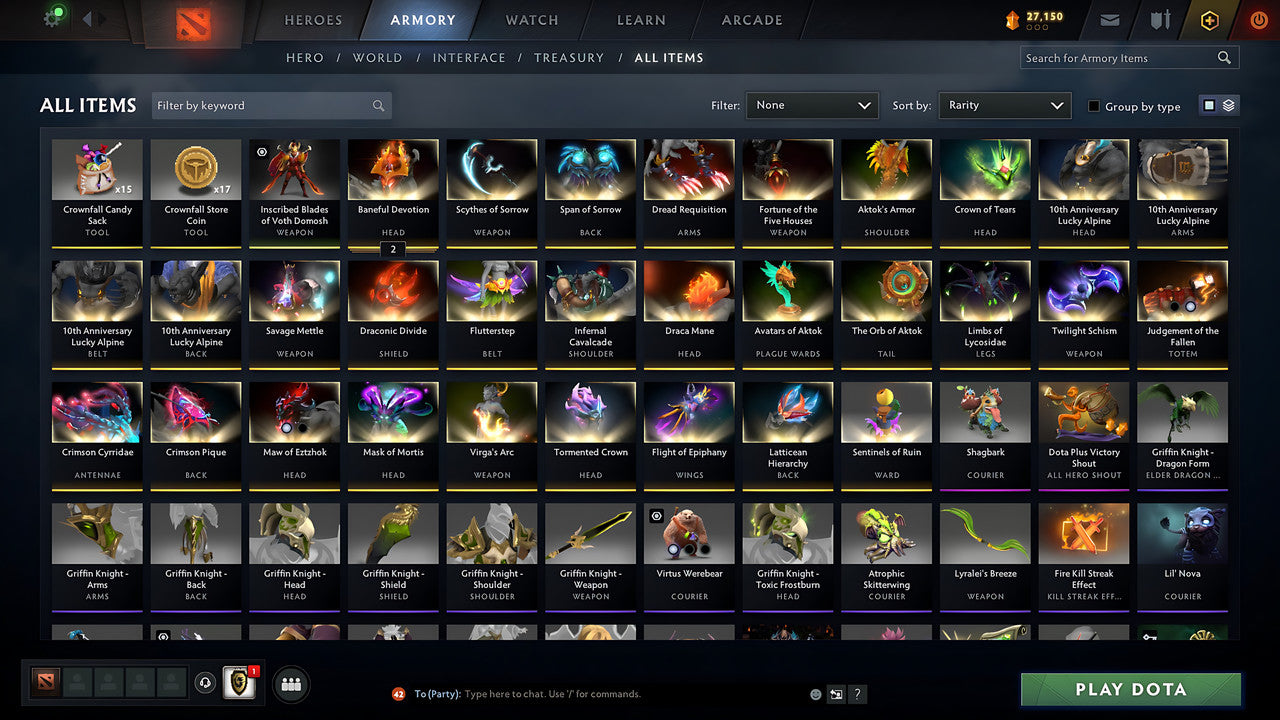Click the help question mark near chat

pyautogui.click(x=857, y=693)
